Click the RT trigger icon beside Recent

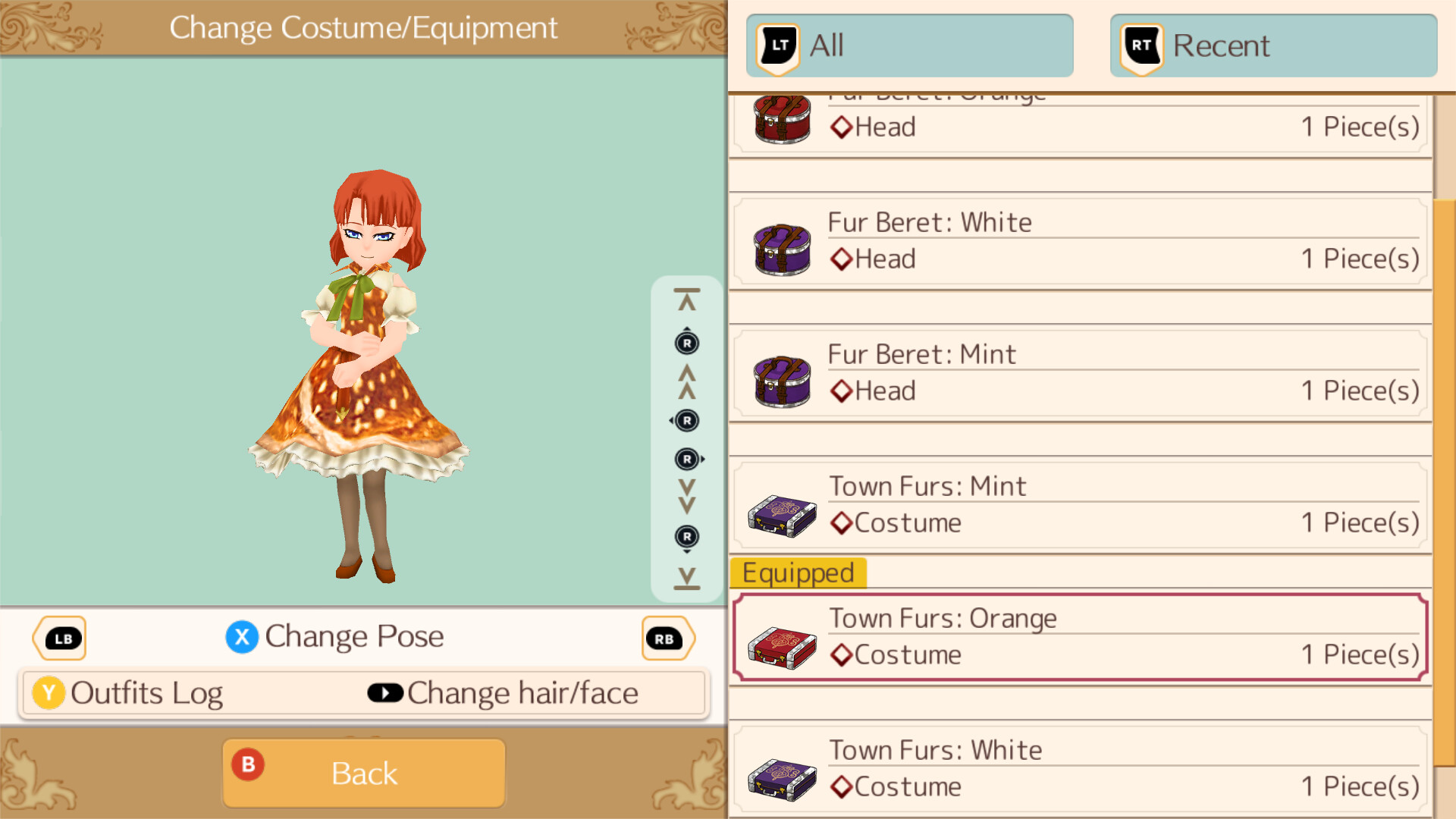tap(1139, 45)
